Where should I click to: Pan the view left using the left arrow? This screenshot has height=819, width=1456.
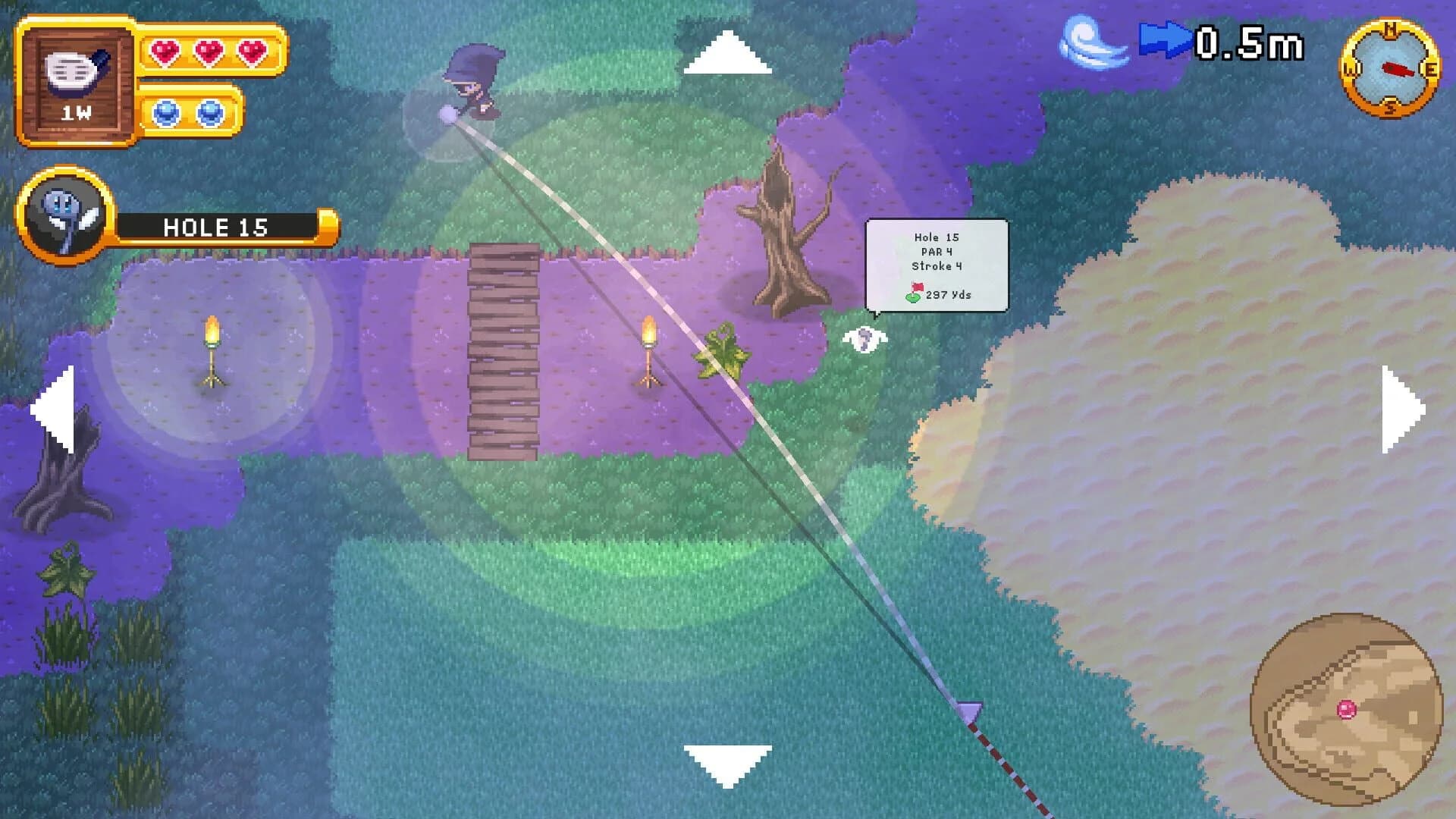(52, 409)
